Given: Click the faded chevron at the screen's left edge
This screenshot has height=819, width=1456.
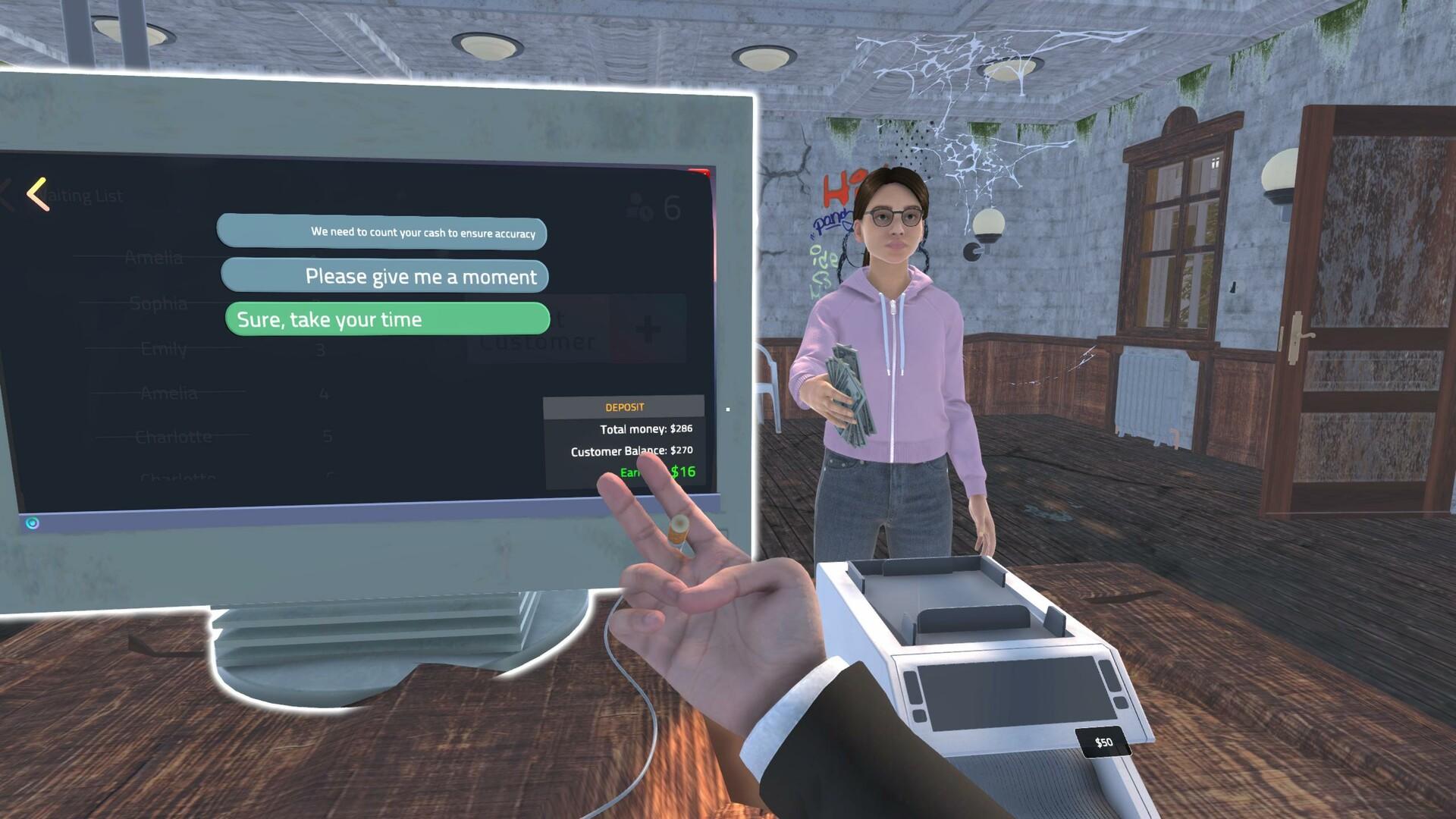Looking at the screenshot, I should coord(6,195).
